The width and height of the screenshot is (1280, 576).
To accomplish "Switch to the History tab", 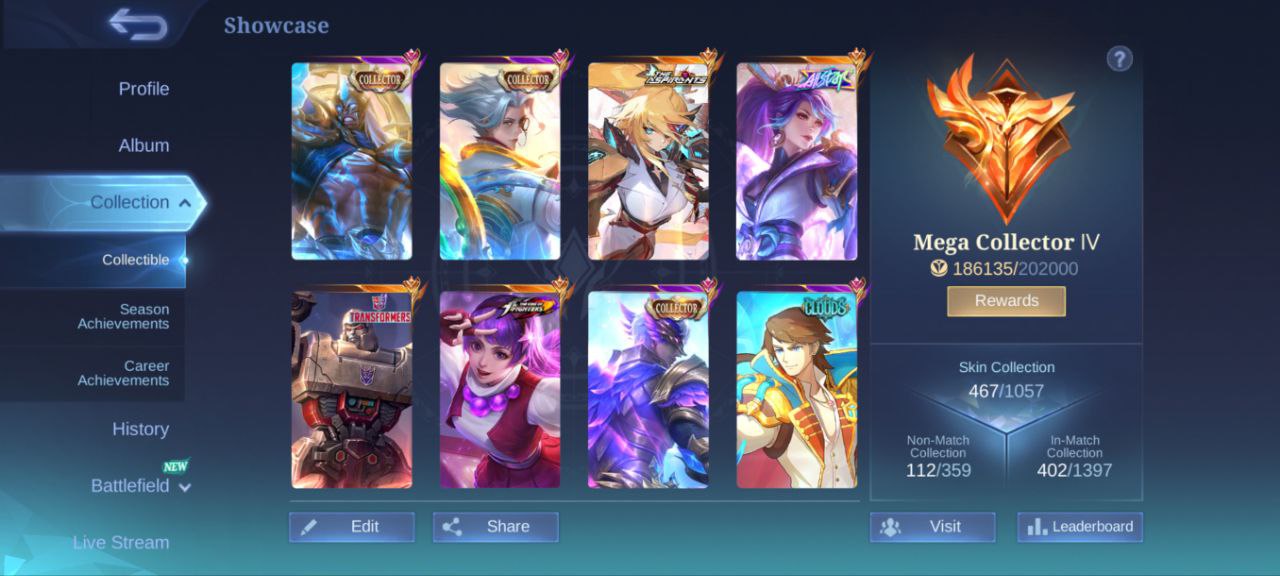I will point(140,429).
